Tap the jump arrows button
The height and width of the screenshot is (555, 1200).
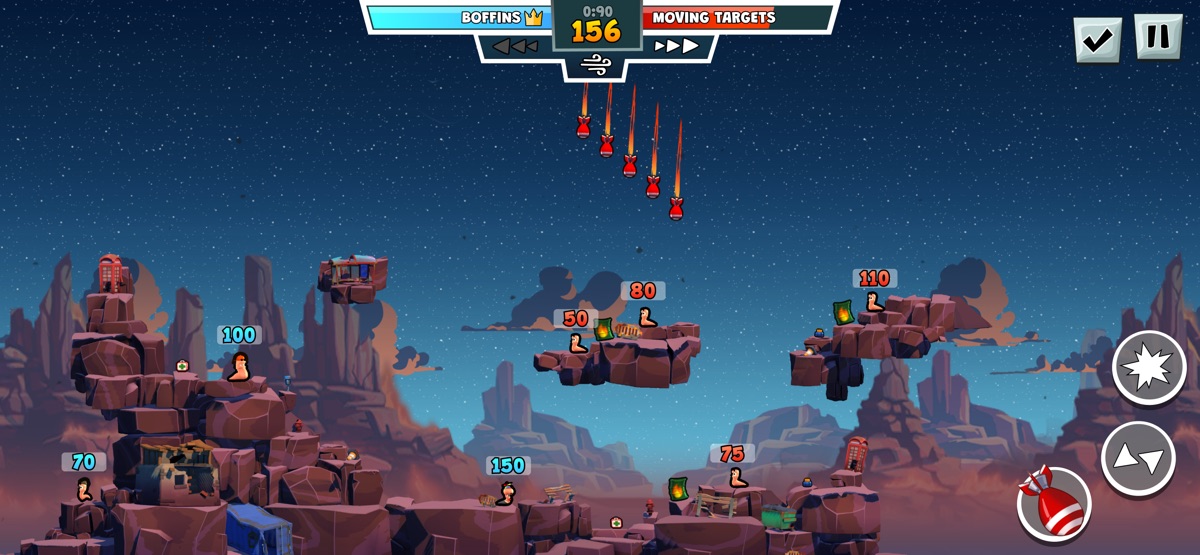(1138, 459)
